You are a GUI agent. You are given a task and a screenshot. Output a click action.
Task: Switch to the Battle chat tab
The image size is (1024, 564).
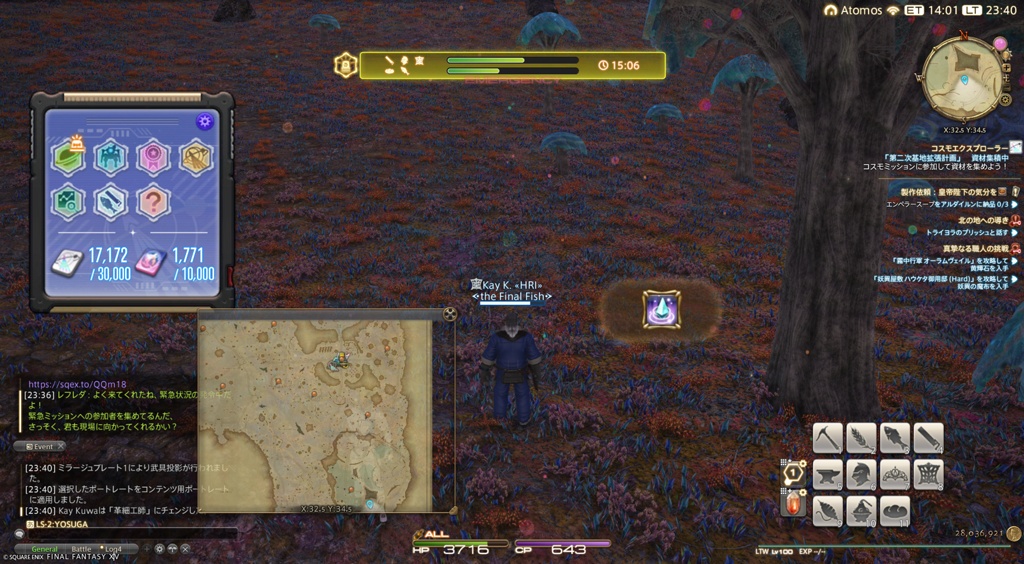(x=81, y=549)
